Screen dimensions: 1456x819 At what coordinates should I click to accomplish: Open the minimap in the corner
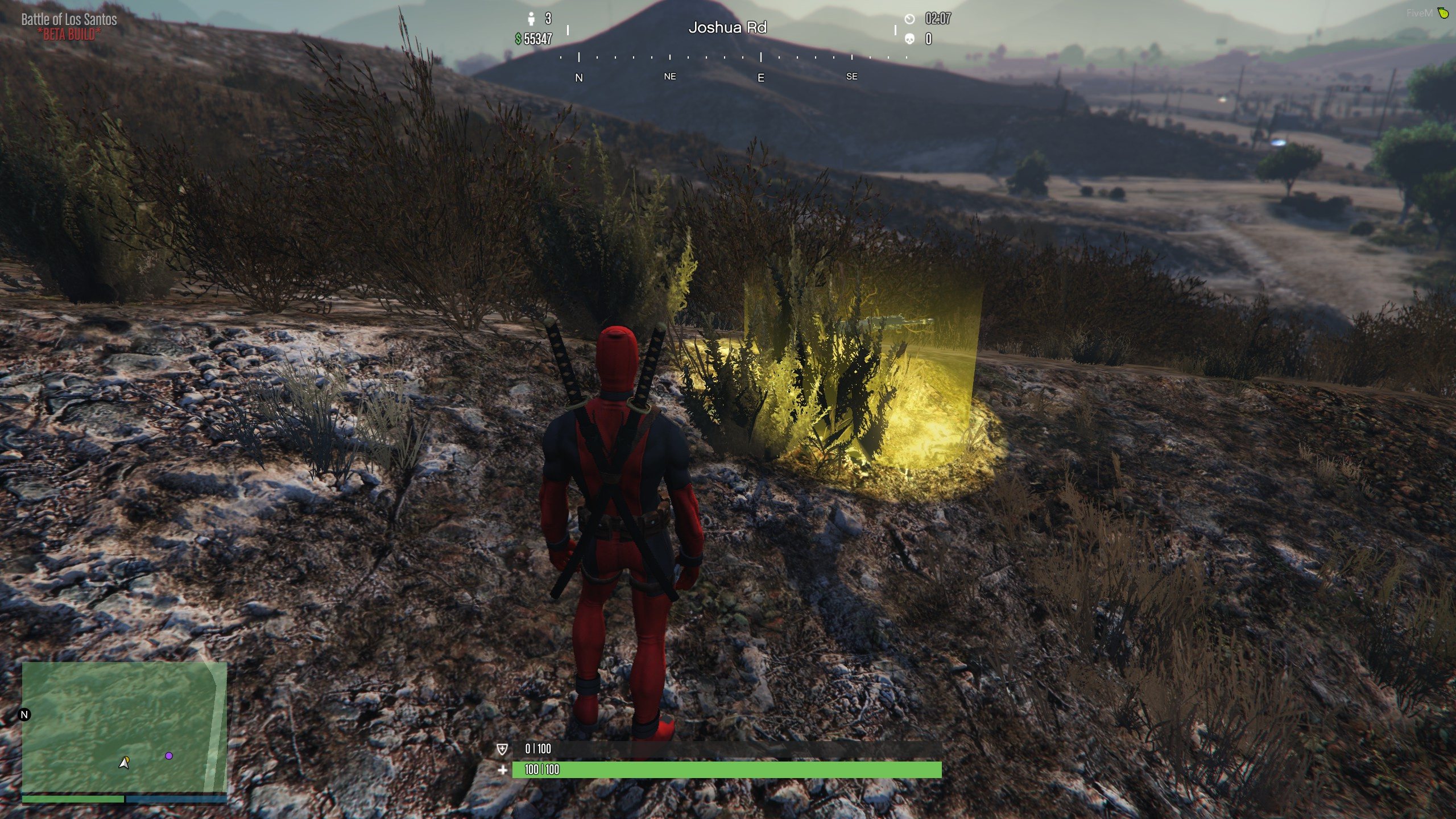124,728
